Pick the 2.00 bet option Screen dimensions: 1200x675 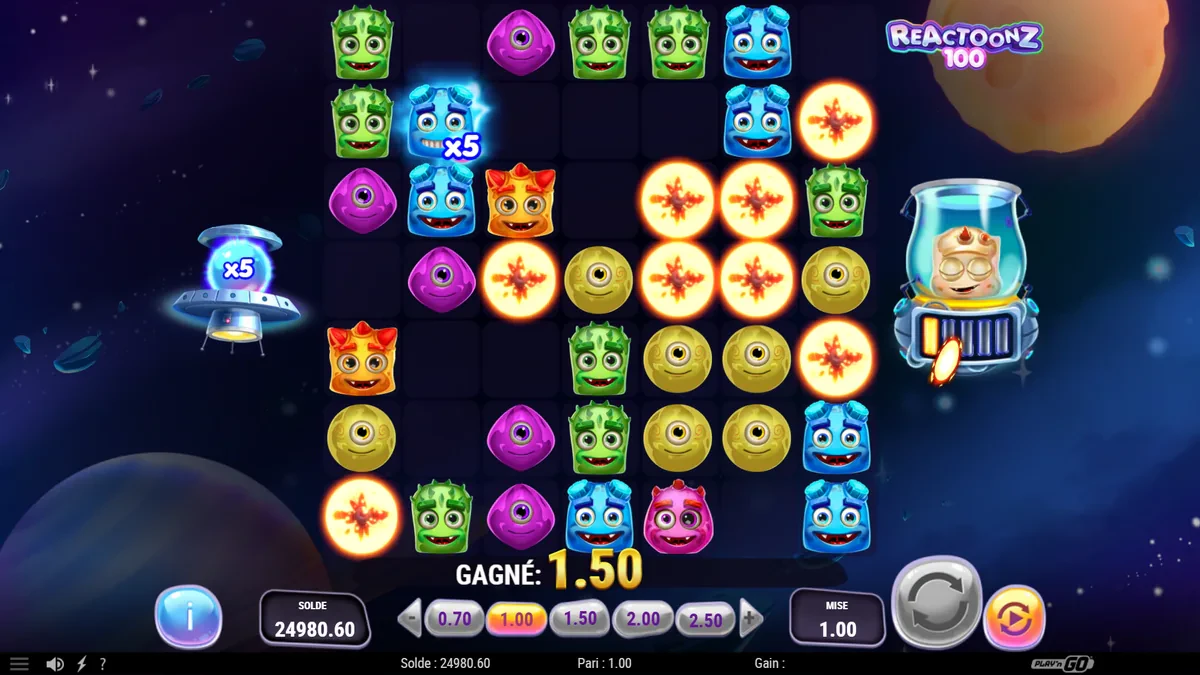[643, 619]
